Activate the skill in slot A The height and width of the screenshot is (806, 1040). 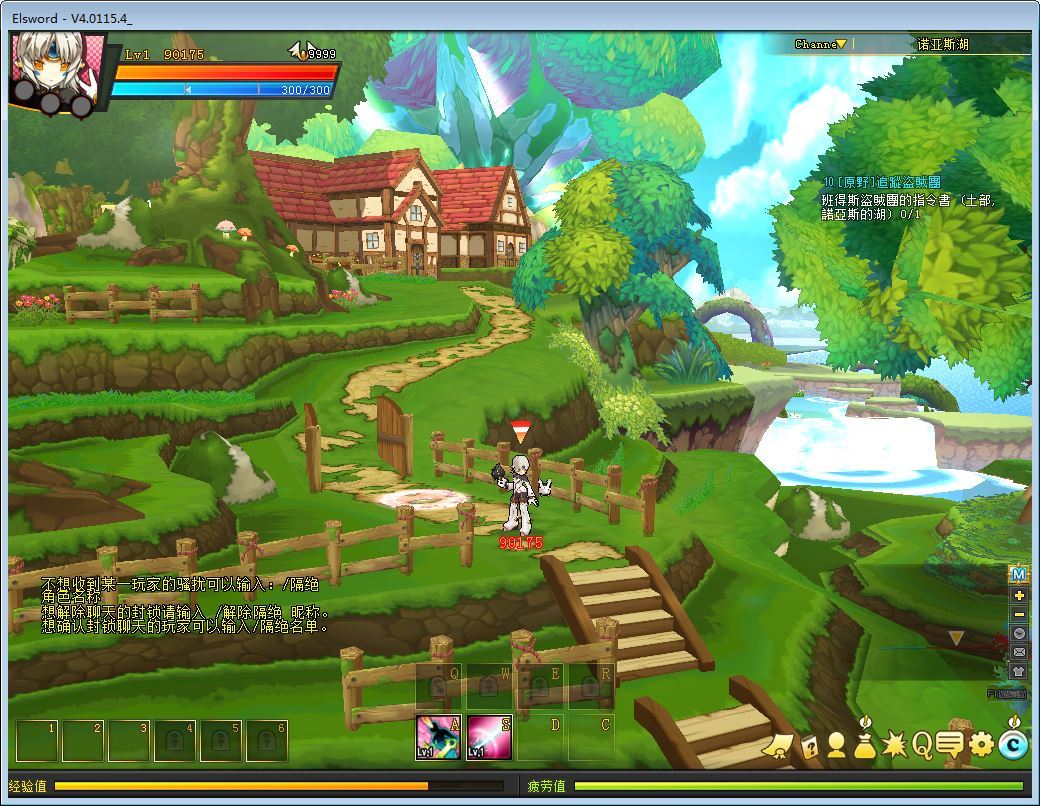coord(437,739)
